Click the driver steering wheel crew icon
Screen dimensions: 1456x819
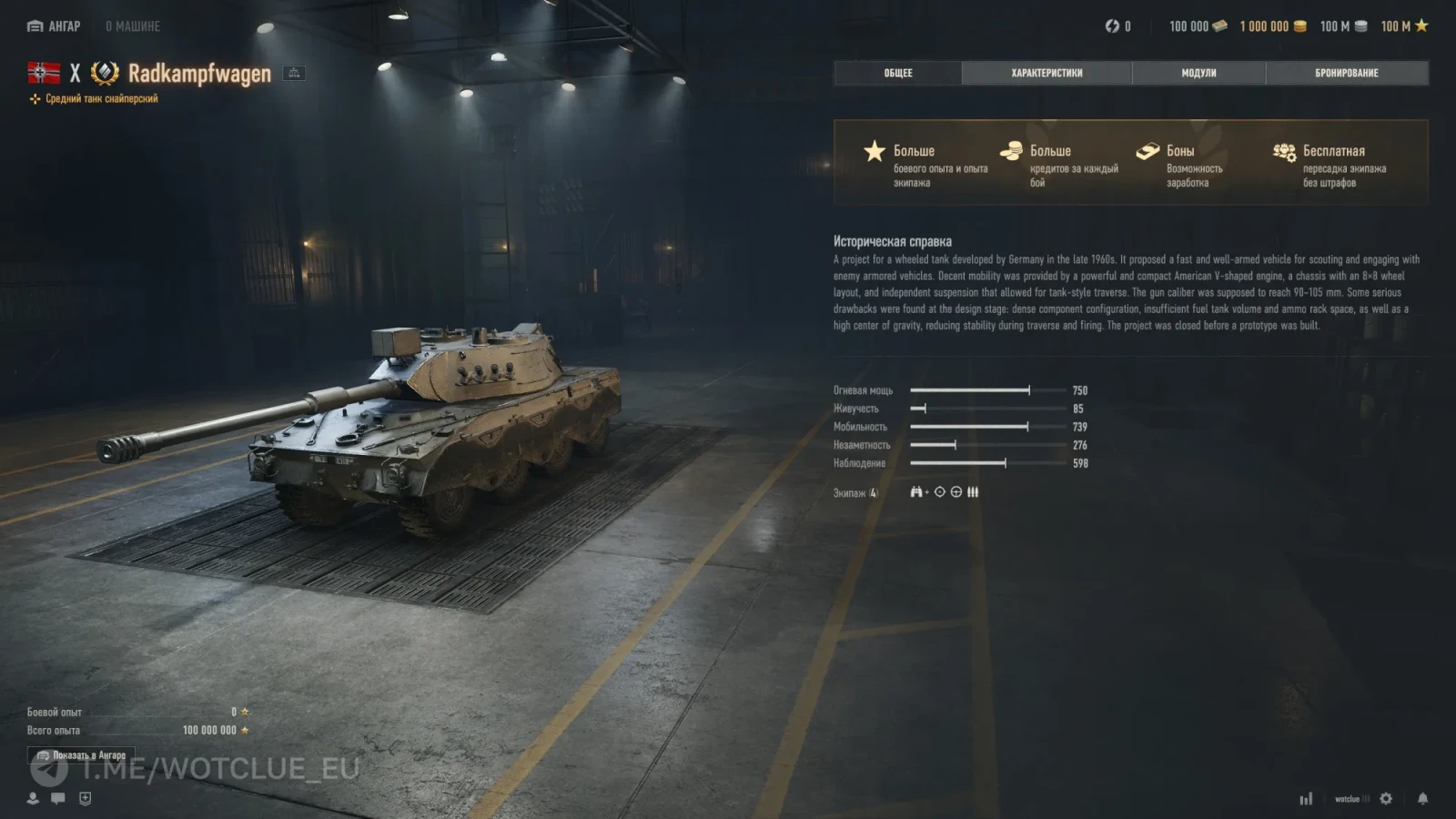(955, 491)
